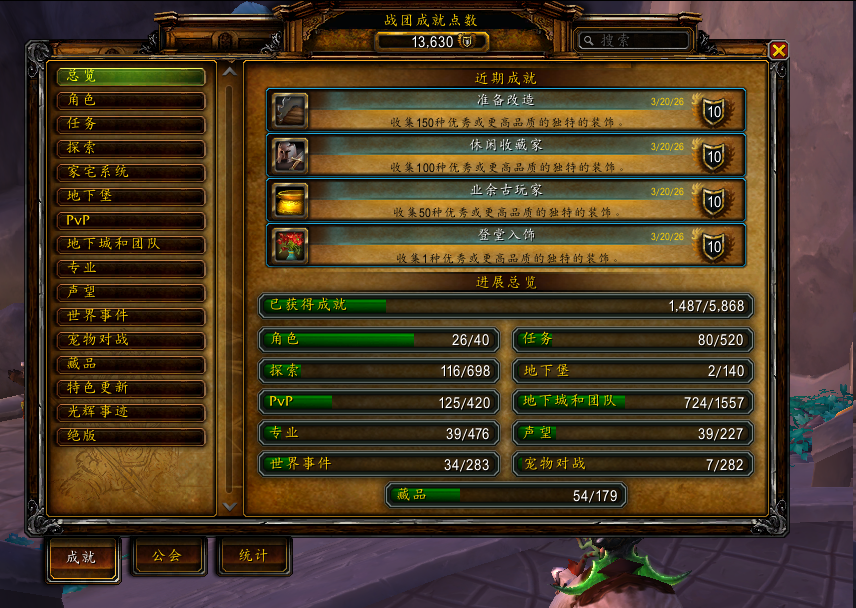
Task: Select the 业余古玩家 achievement row
Action: tap(505, 200)
